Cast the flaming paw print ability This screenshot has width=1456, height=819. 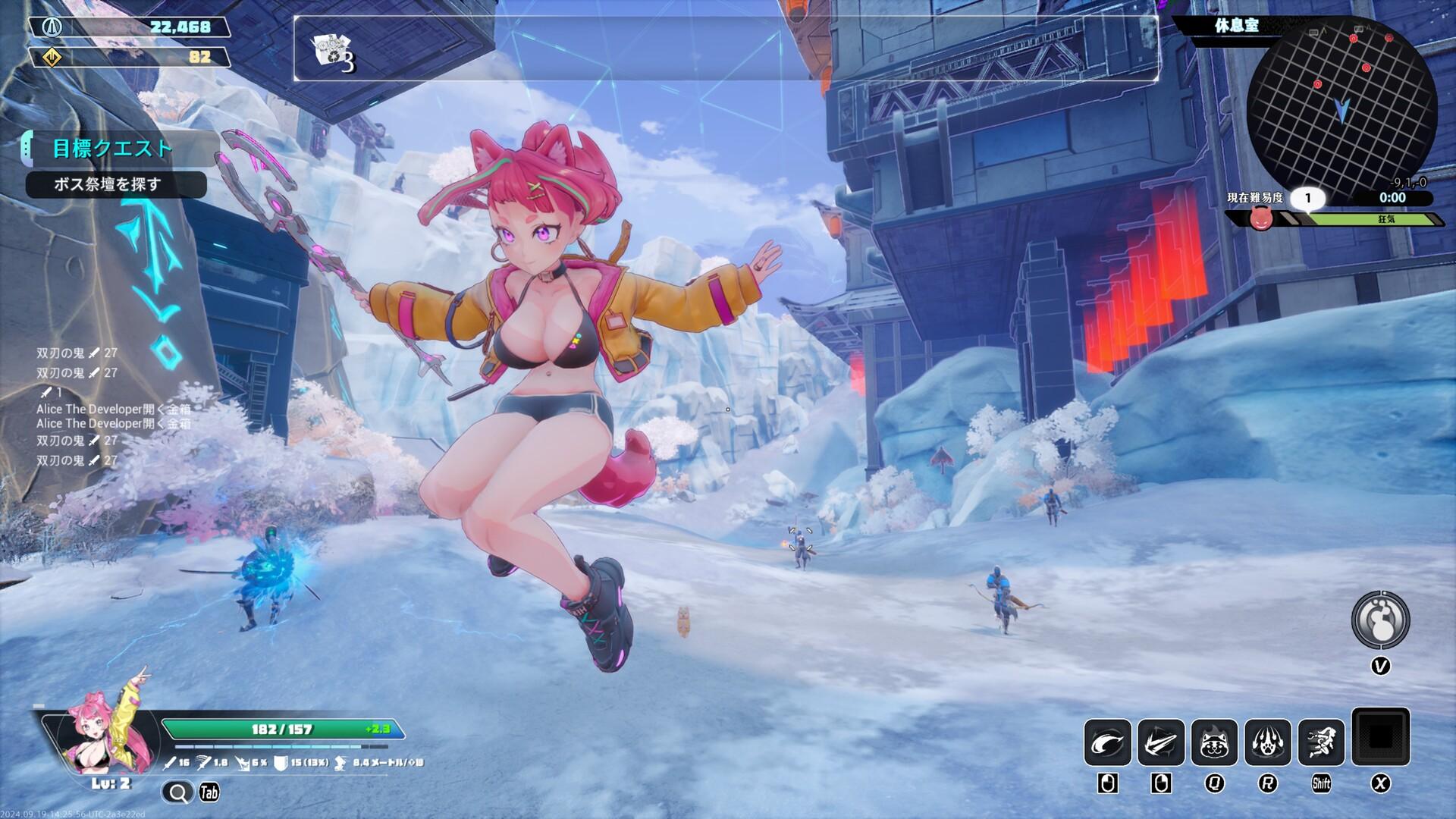[x=1267, y=742]
